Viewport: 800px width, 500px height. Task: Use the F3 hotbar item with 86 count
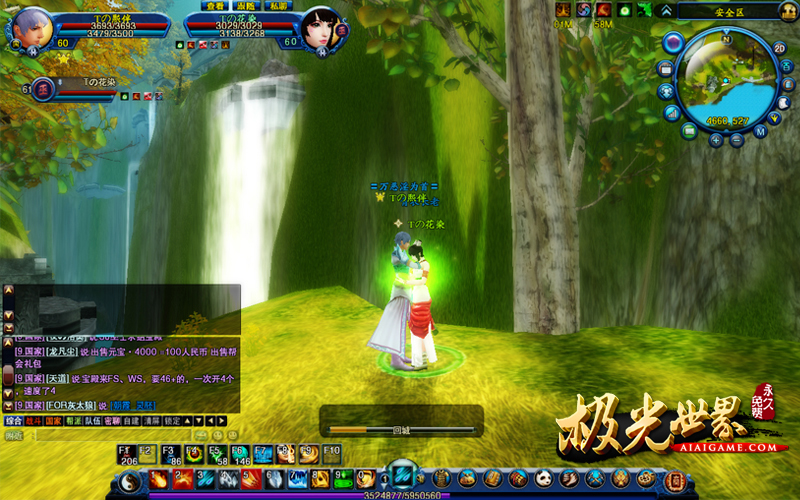pyautogui.click(x=171, y=455)
